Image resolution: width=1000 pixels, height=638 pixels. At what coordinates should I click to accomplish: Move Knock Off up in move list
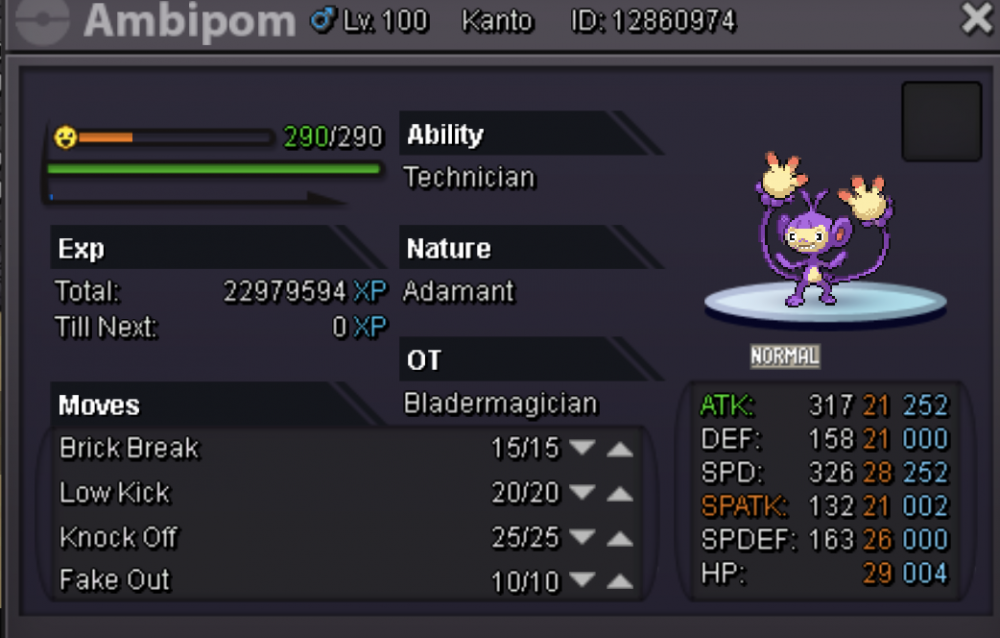pos(620,538)
